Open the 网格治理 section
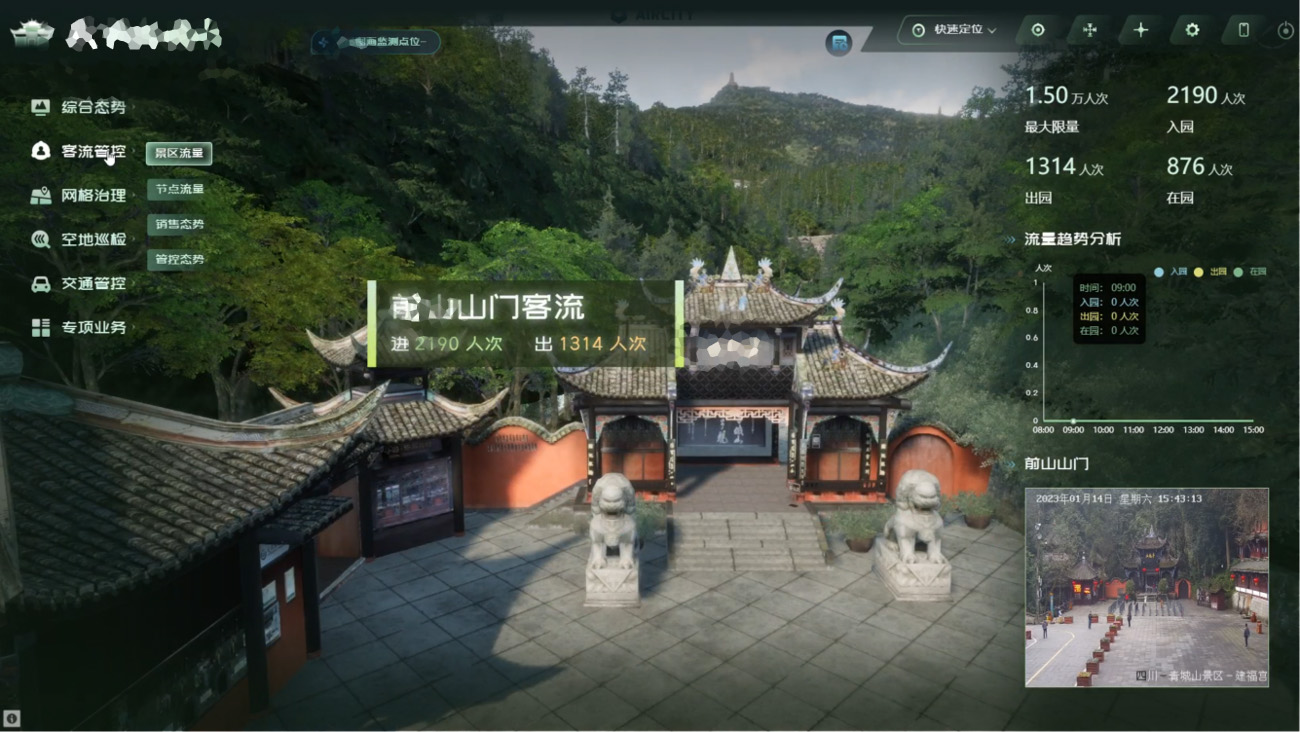This screenshot has height=732, width=1300. [93, 195]
